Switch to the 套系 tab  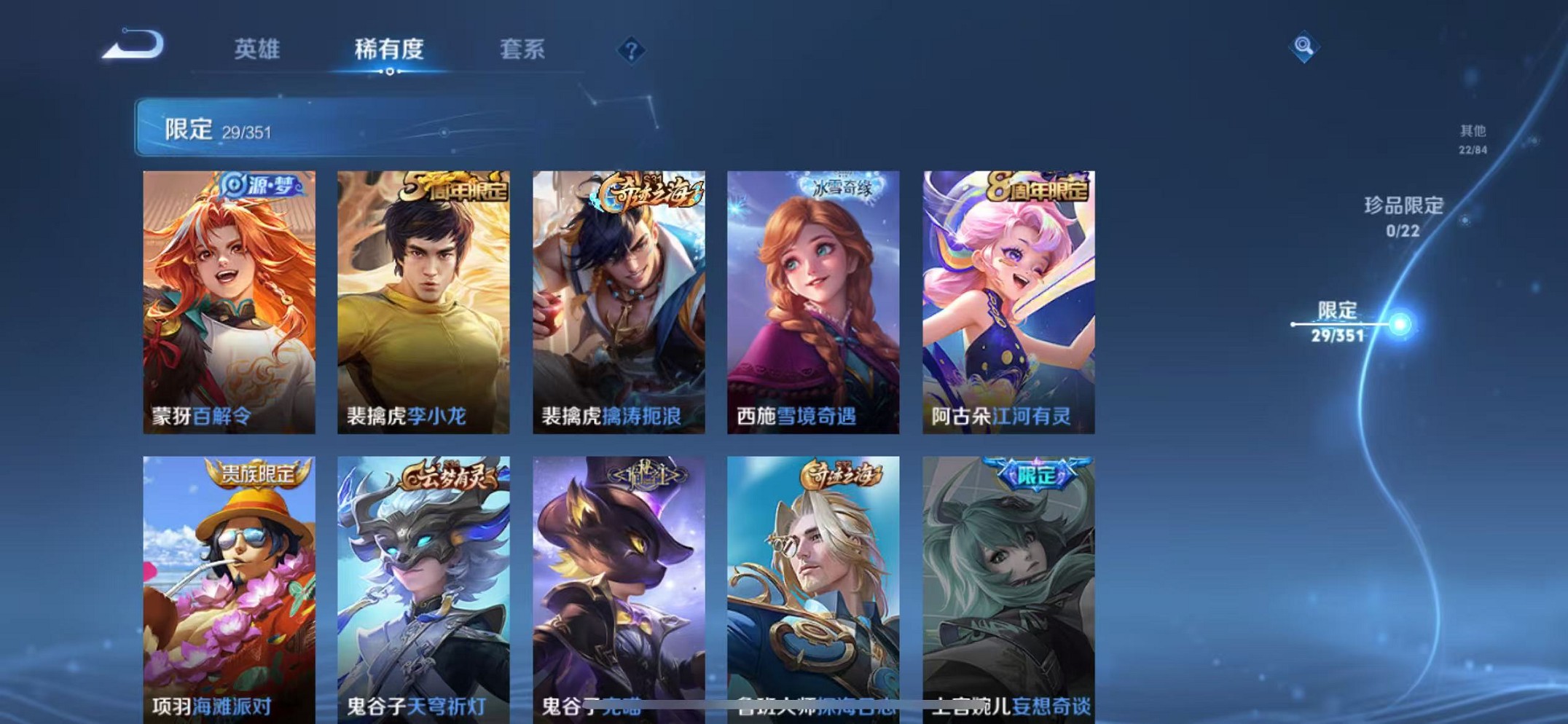click(522, 49)
